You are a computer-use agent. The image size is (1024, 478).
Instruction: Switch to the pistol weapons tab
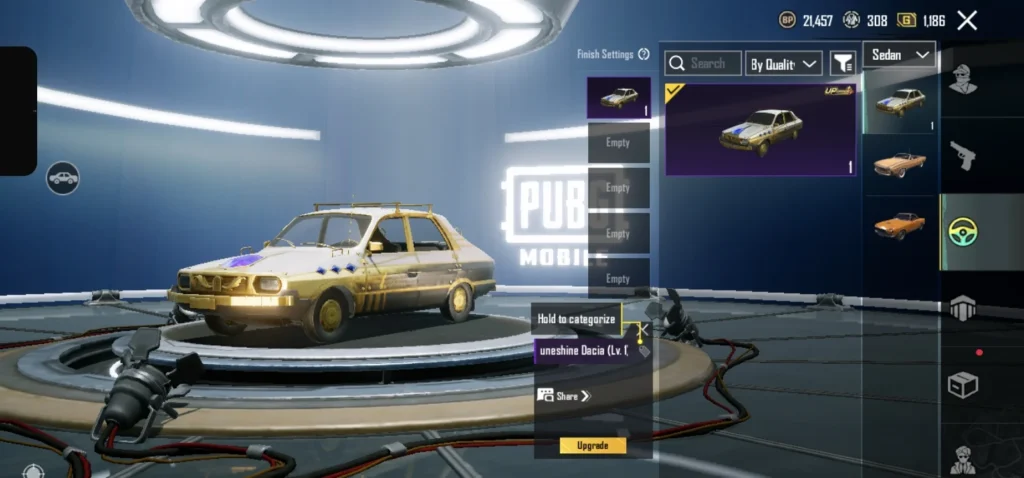point(963,156)
